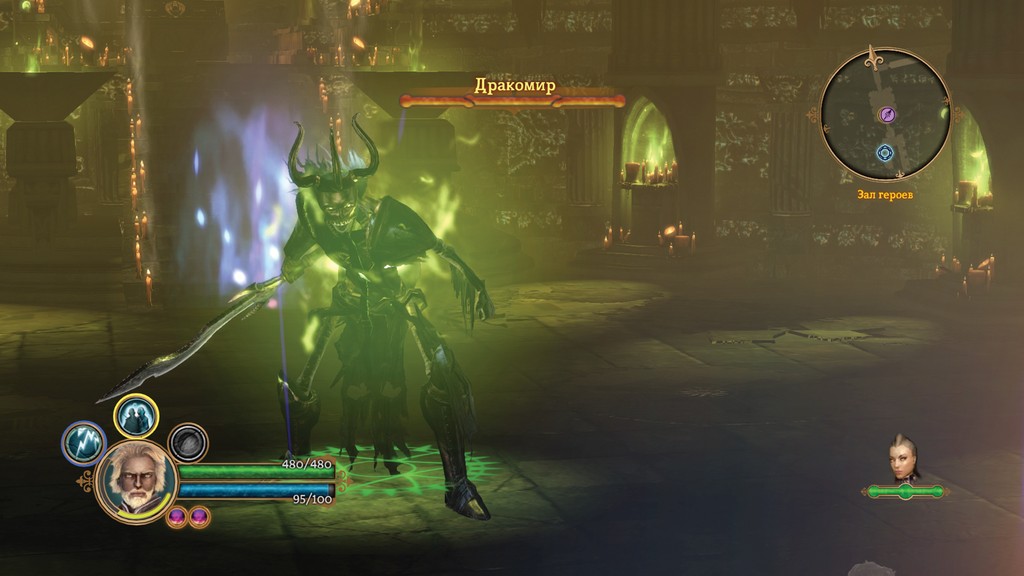
Task: Open the circular minimap
Action: (x=884, y=115)
